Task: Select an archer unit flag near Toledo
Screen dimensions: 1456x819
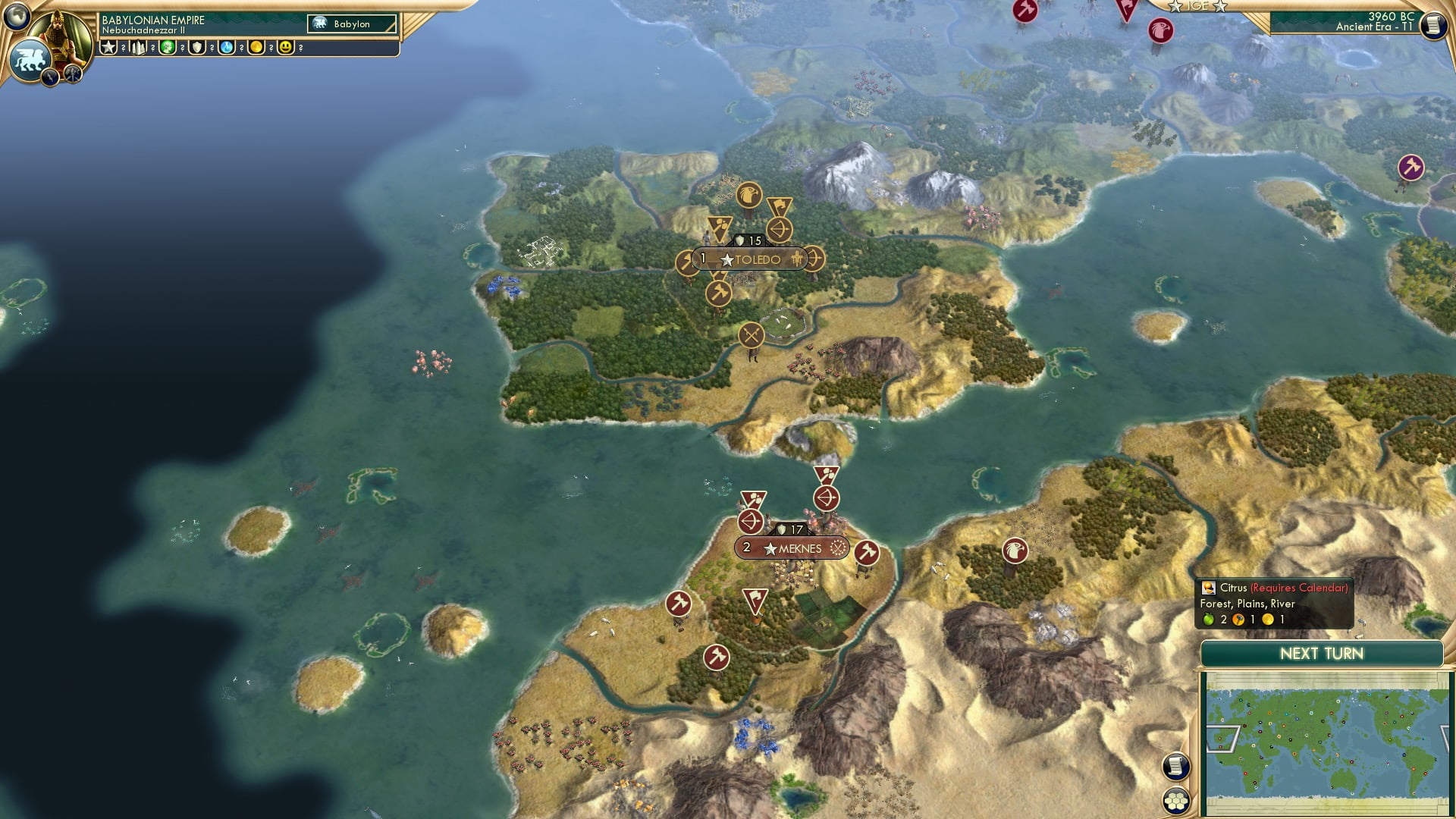Action: click(778, 229)
